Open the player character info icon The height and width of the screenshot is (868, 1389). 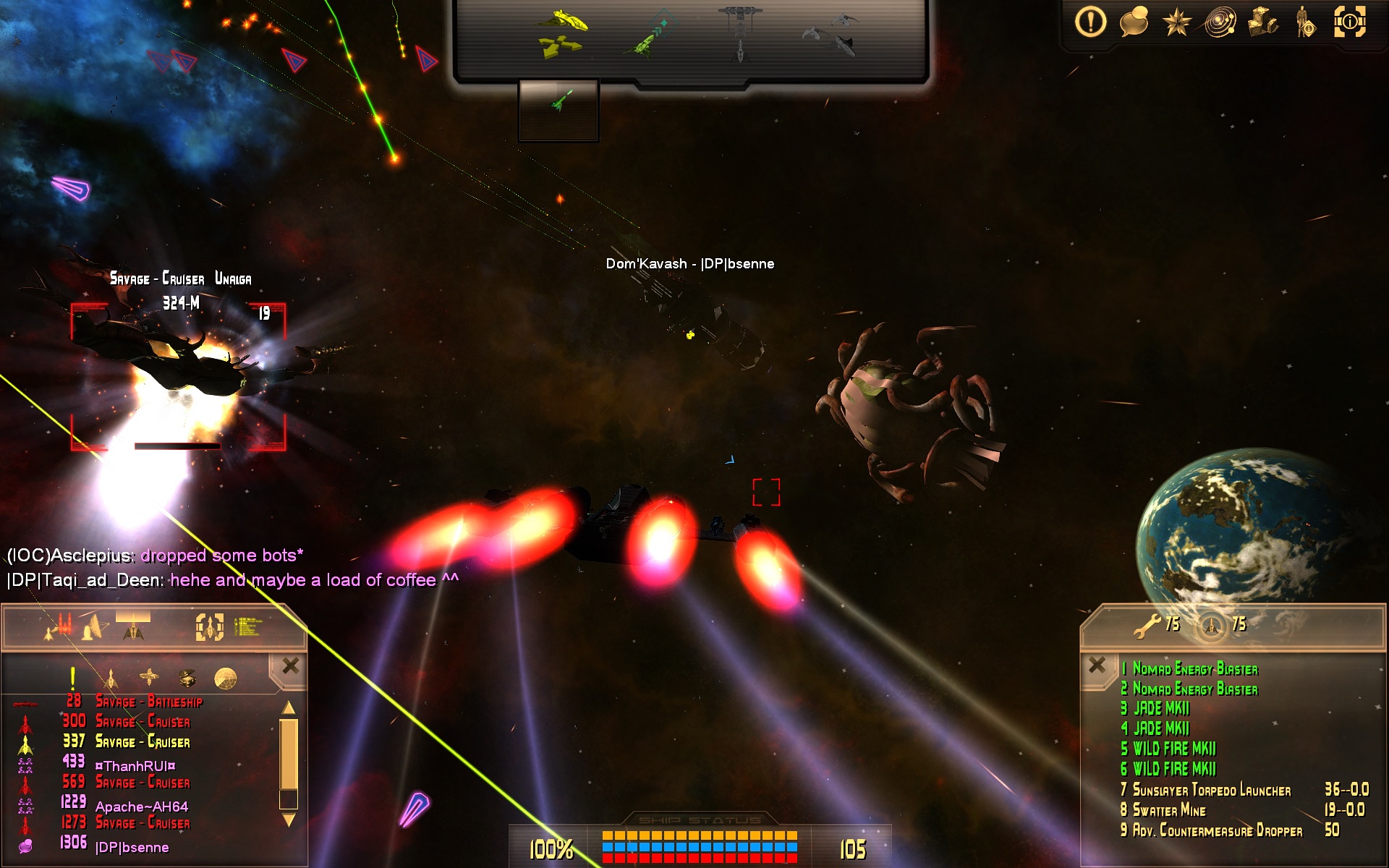(x=1306, y=22)
